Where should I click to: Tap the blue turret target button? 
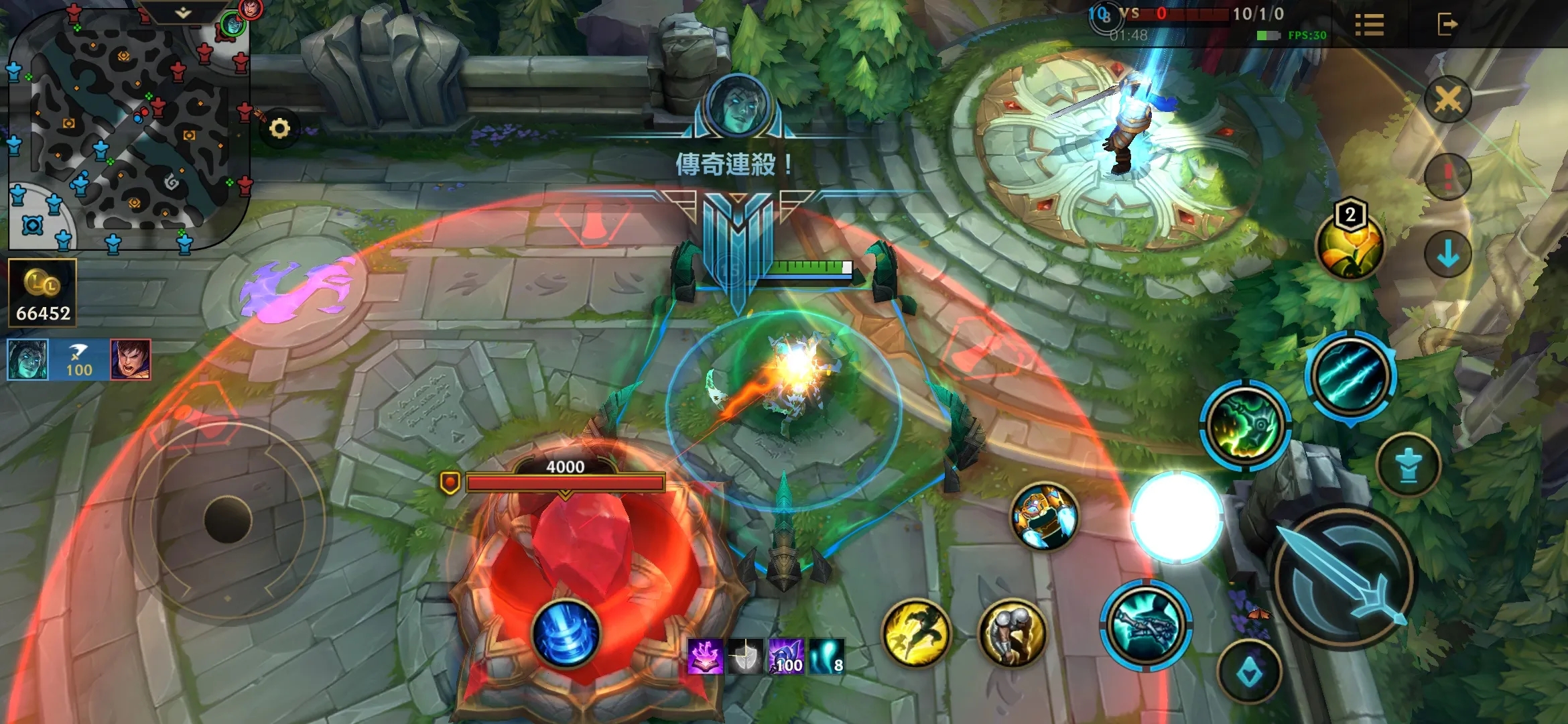pyautogui.click(x=1409, y=465)
